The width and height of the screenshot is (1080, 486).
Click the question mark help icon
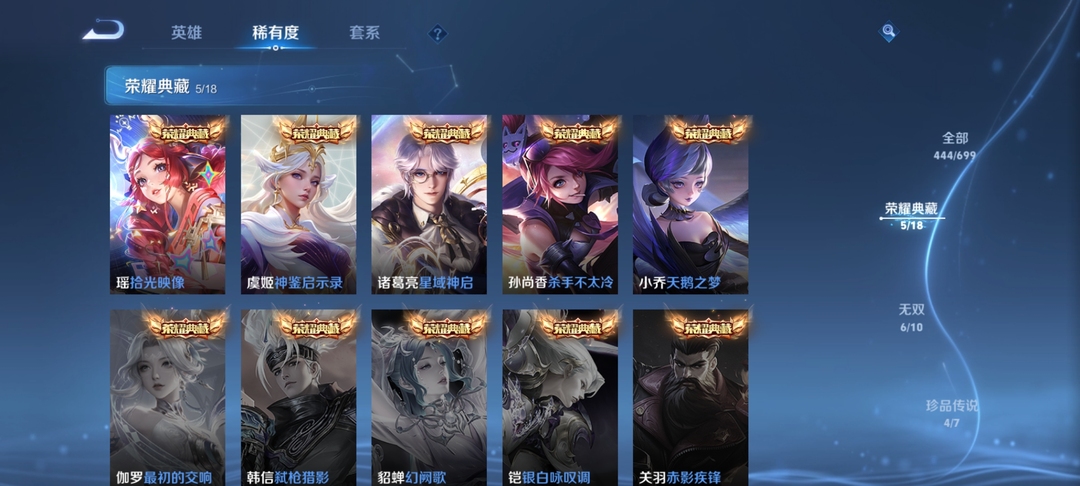[437, 34]
